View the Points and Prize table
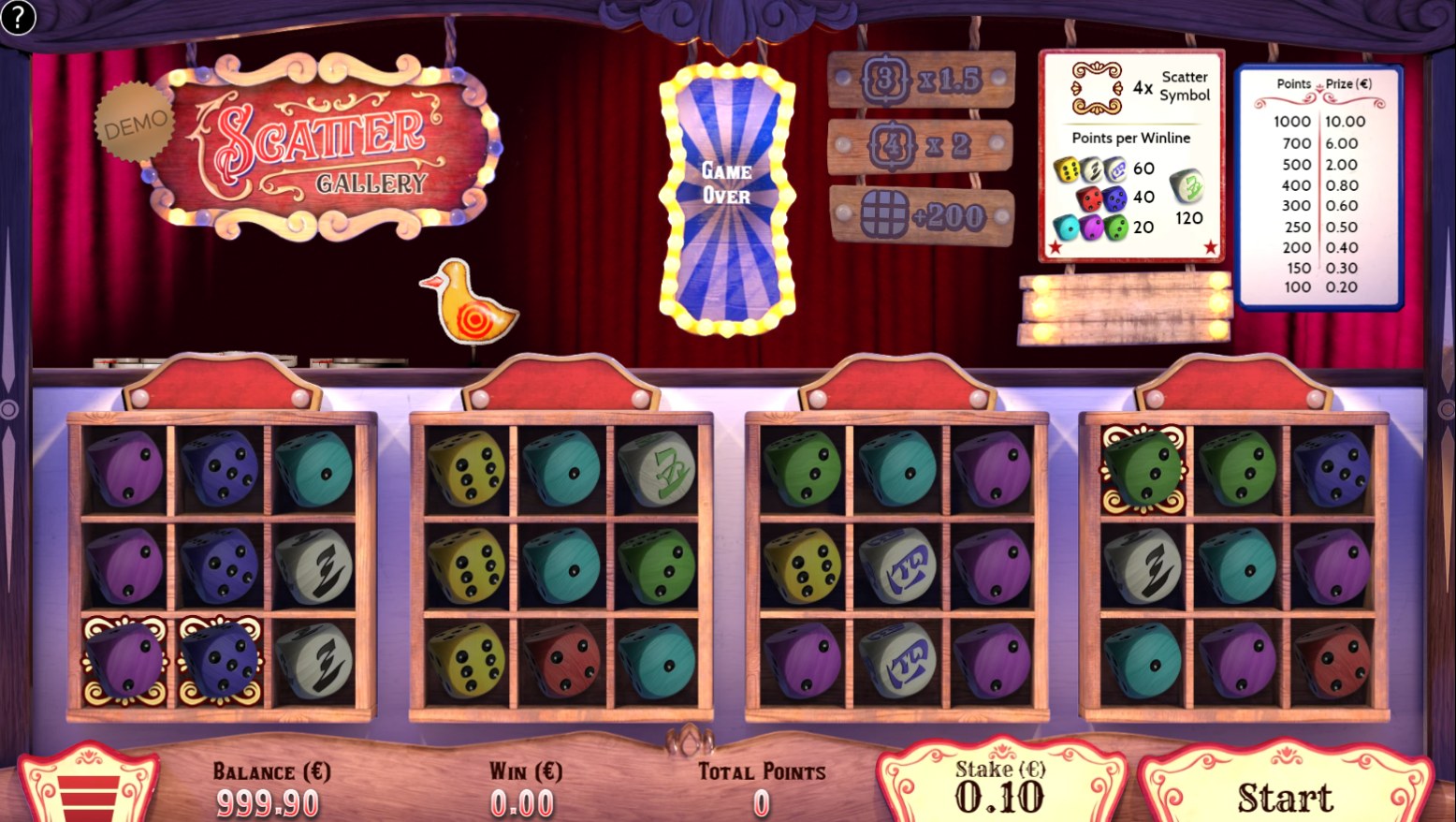This screenshot has height=822, width=1456. [x=1320, y=186]
